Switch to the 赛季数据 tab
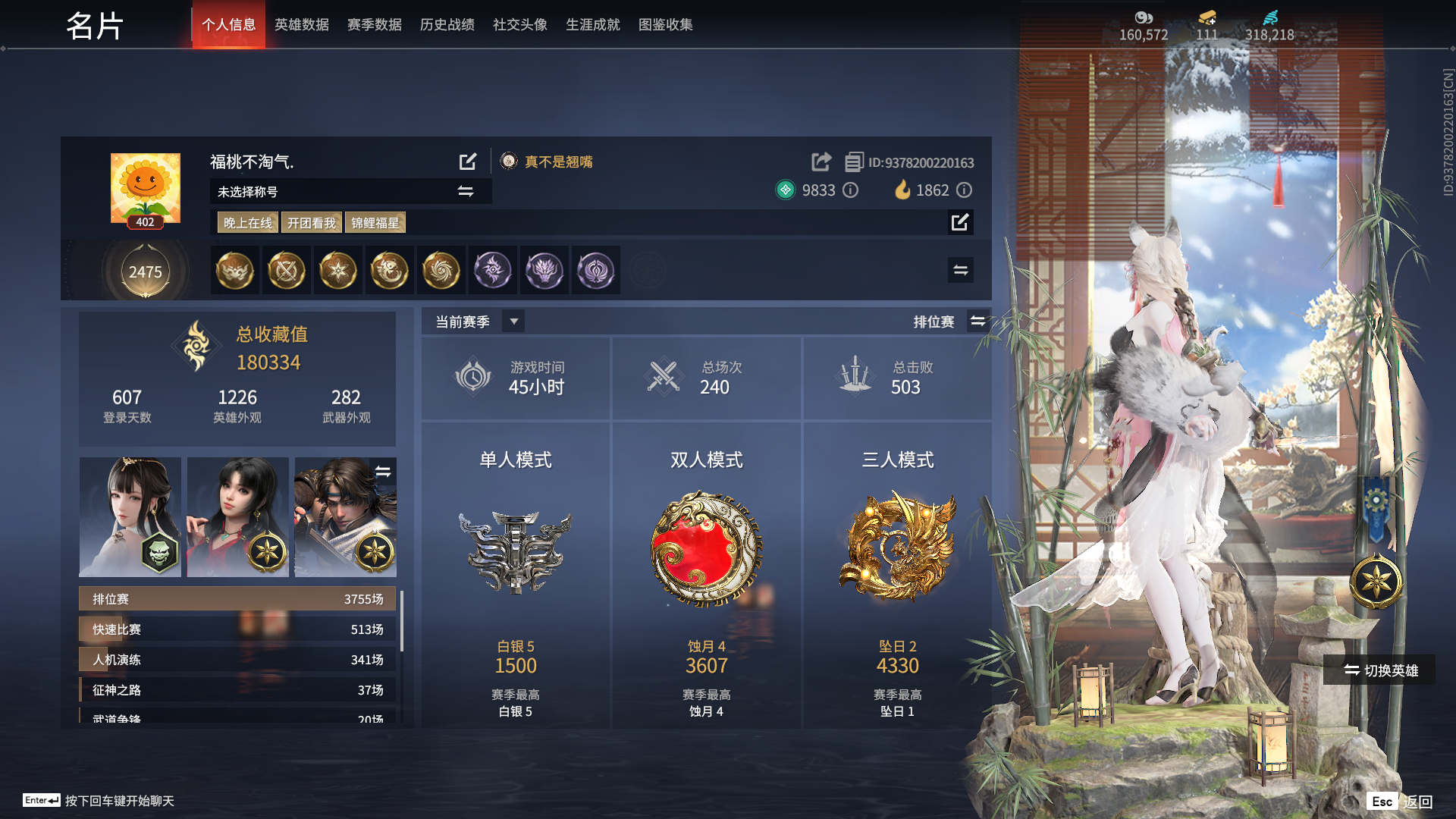This screenshot has height=819, width=1456. pos(373,24)
